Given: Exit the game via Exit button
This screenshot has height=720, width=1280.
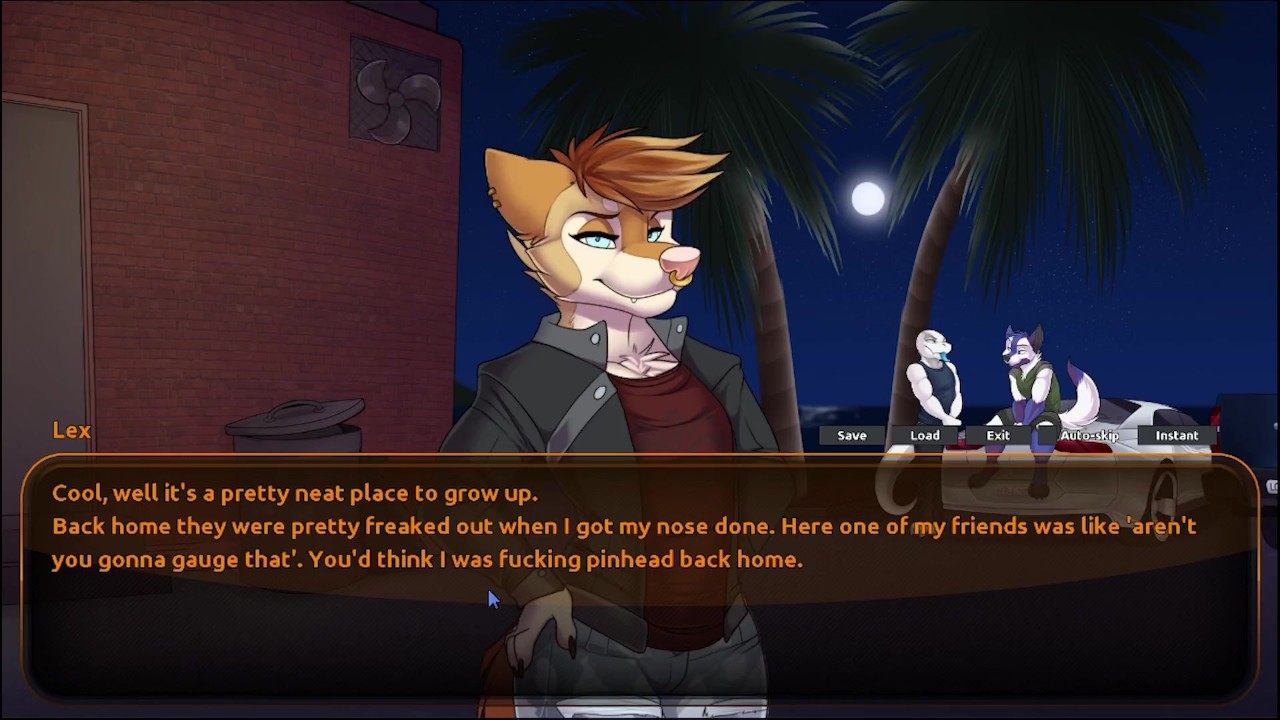Looking at the screenshot, I should (998, 435).
